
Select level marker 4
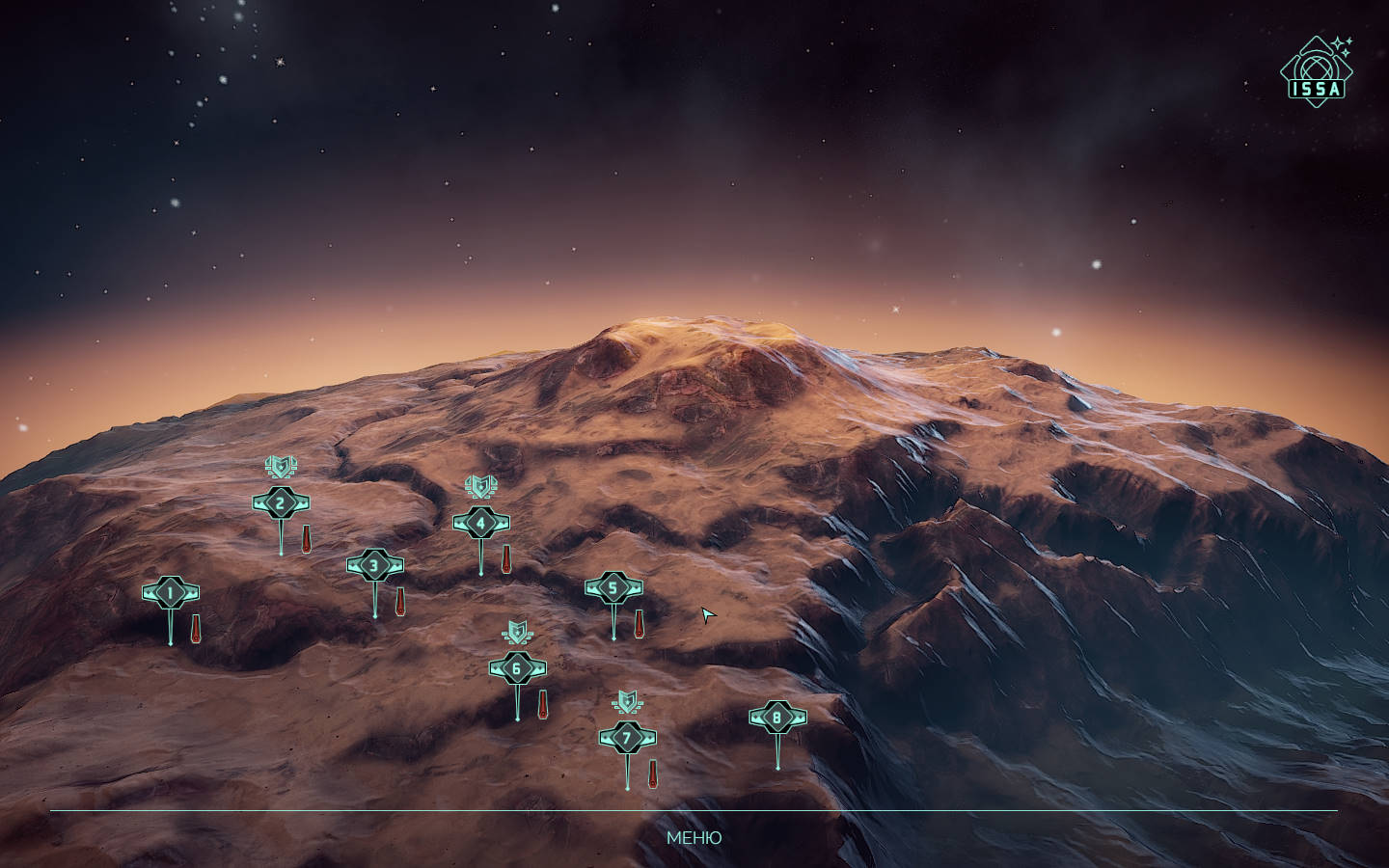pos(481,524)
